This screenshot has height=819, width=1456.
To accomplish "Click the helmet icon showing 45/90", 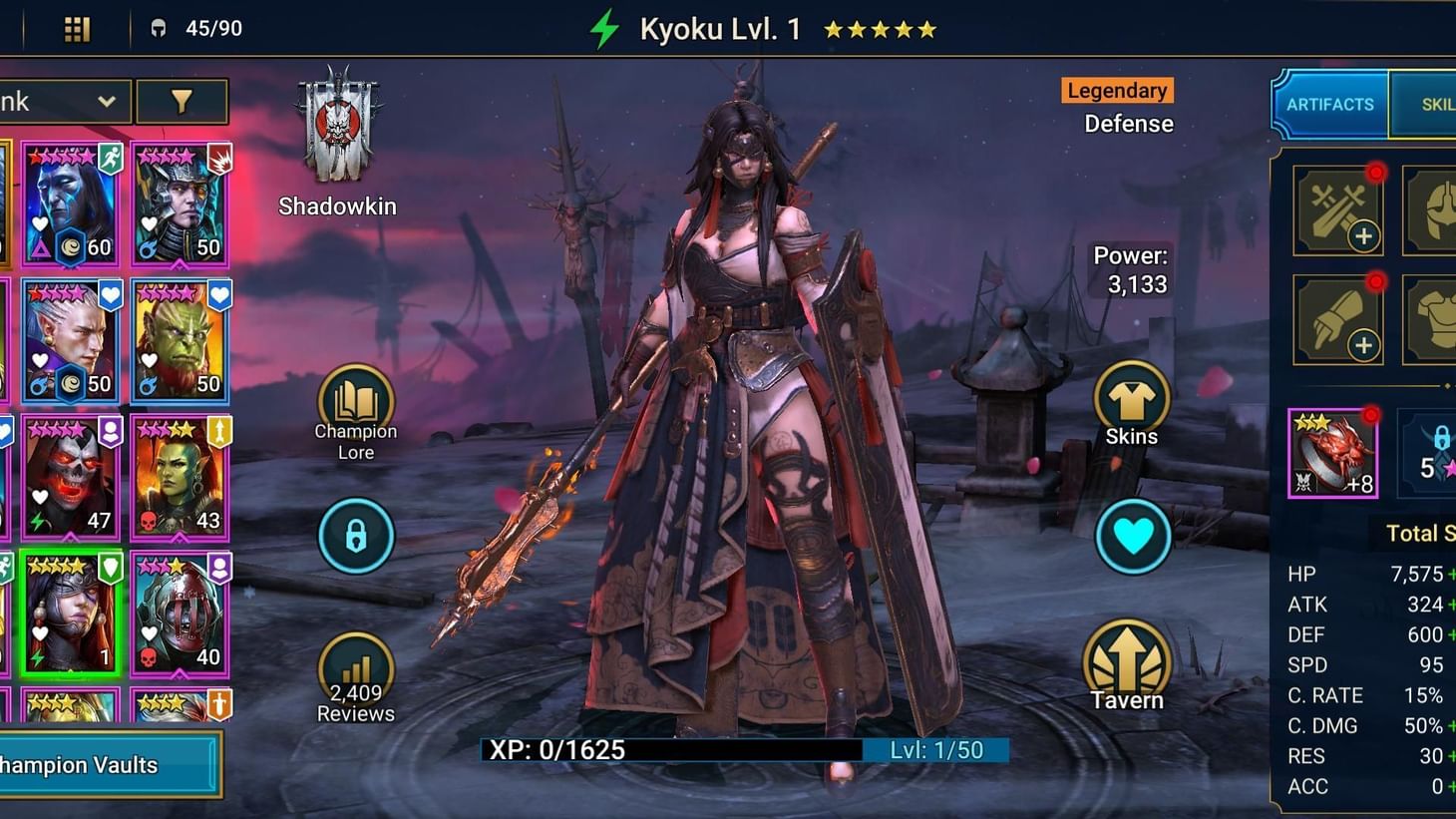I will (165, 28).
